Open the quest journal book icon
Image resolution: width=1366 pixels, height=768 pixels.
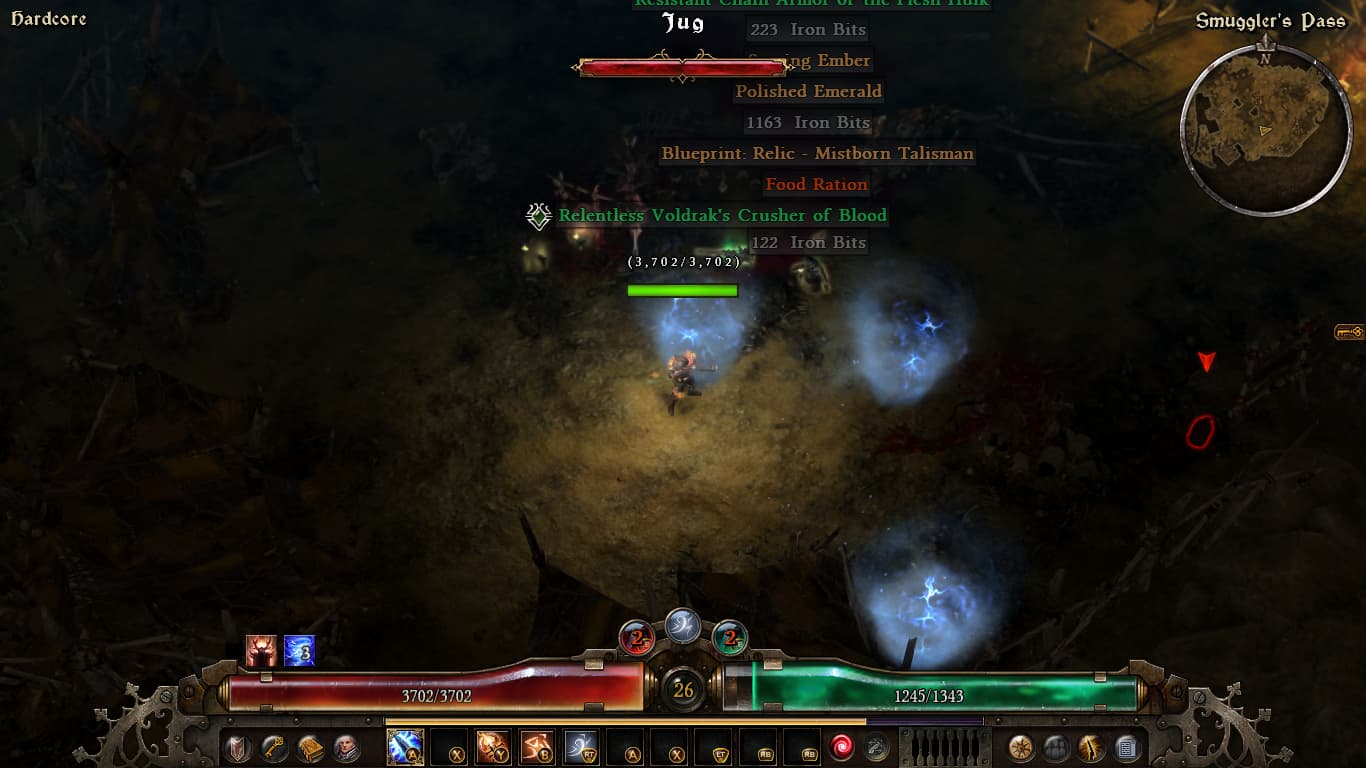(310, 747)
